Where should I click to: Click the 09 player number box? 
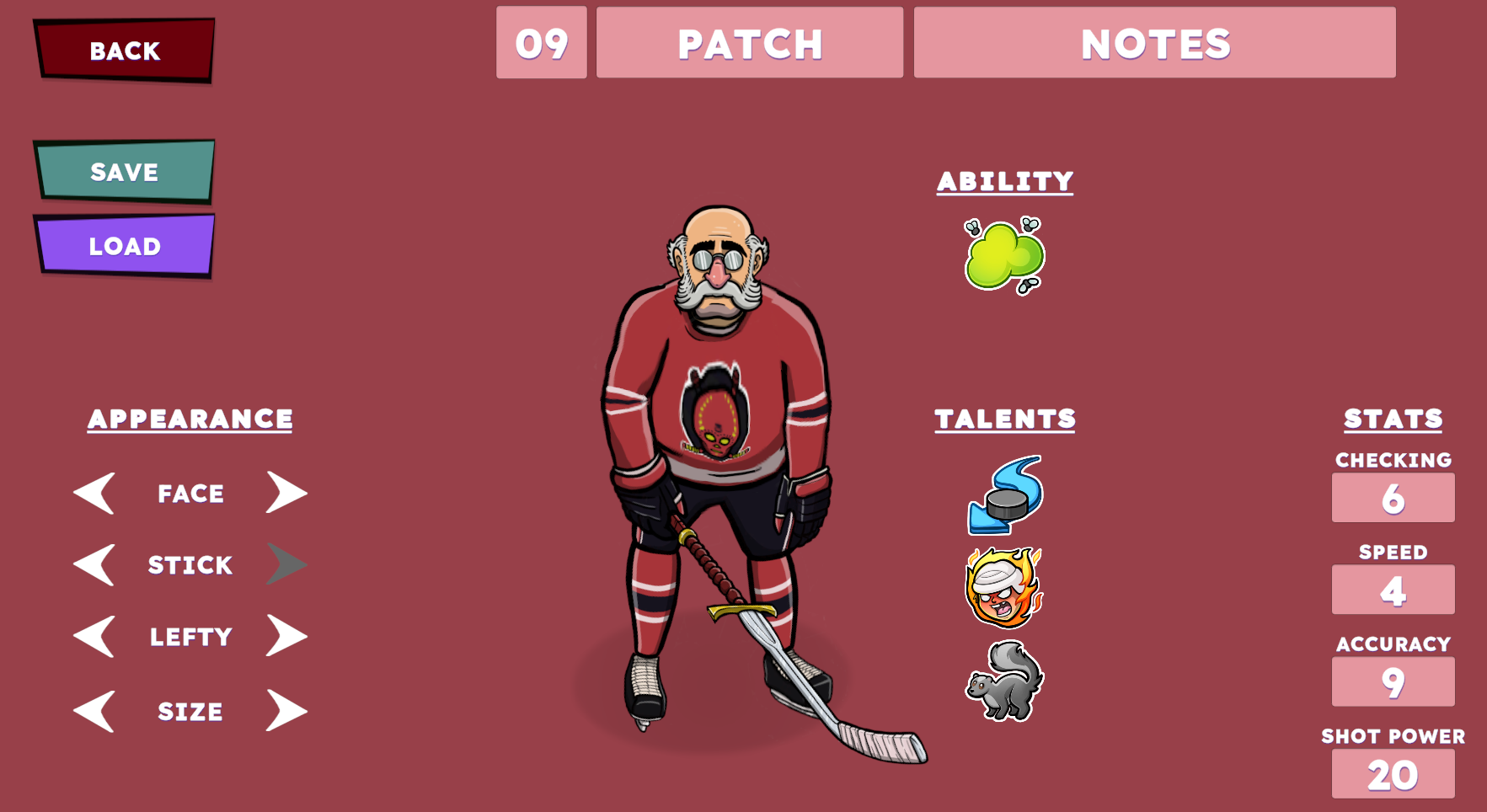pos(542,43)
